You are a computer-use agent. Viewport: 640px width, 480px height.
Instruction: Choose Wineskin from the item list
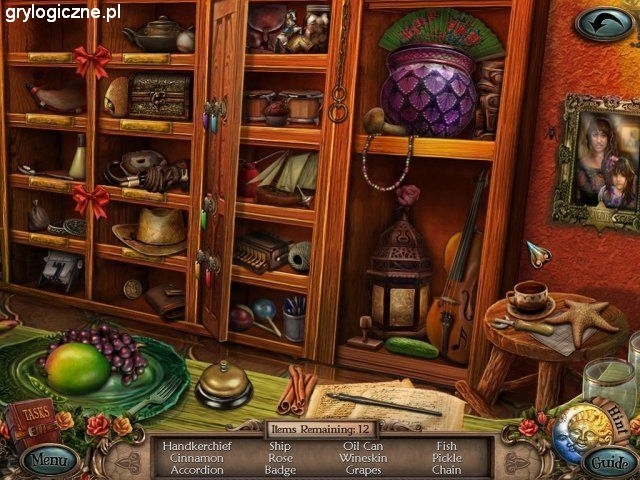(x=362, y=458)
